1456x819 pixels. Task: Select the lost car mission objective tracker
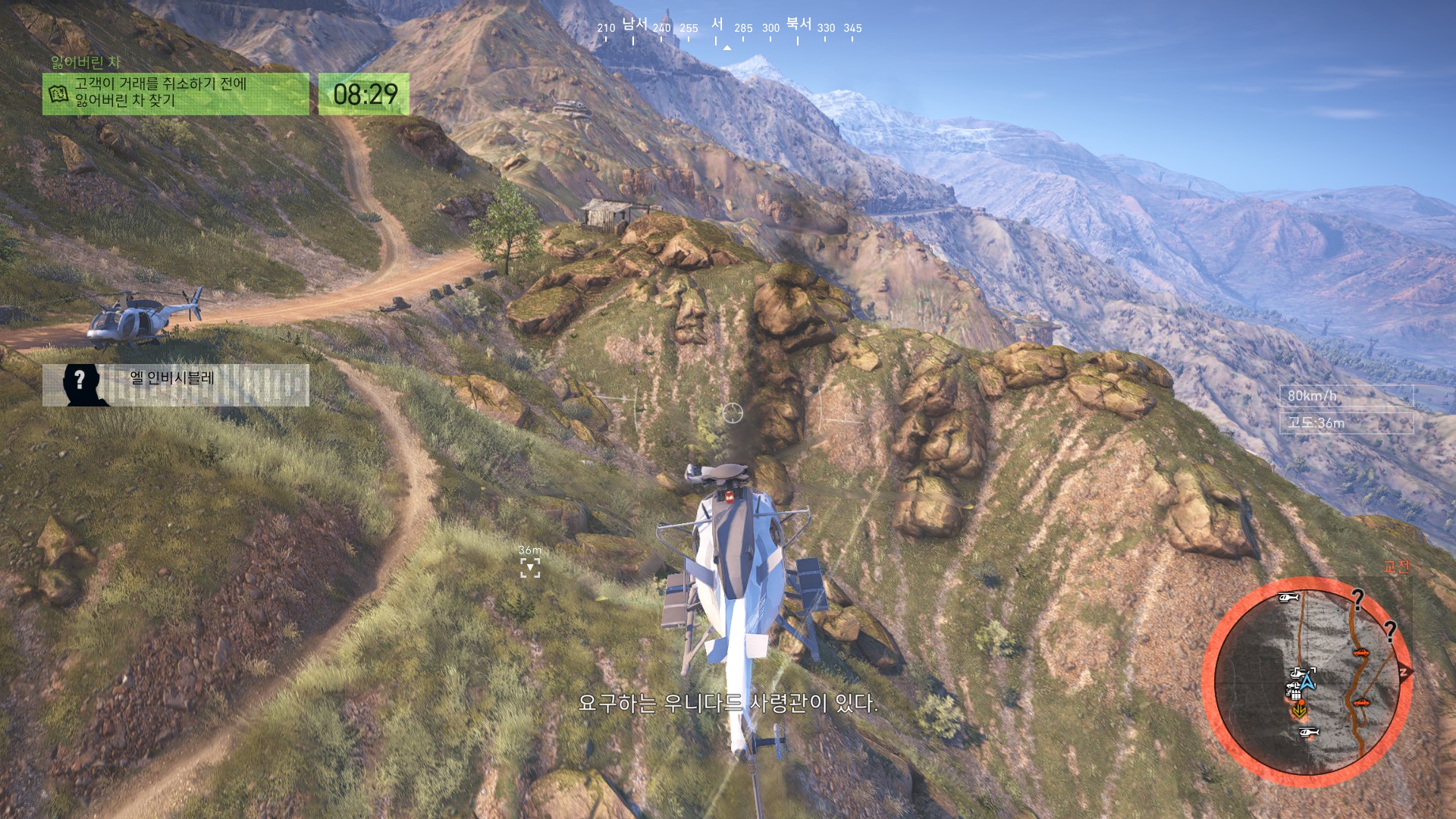(176, 93)
